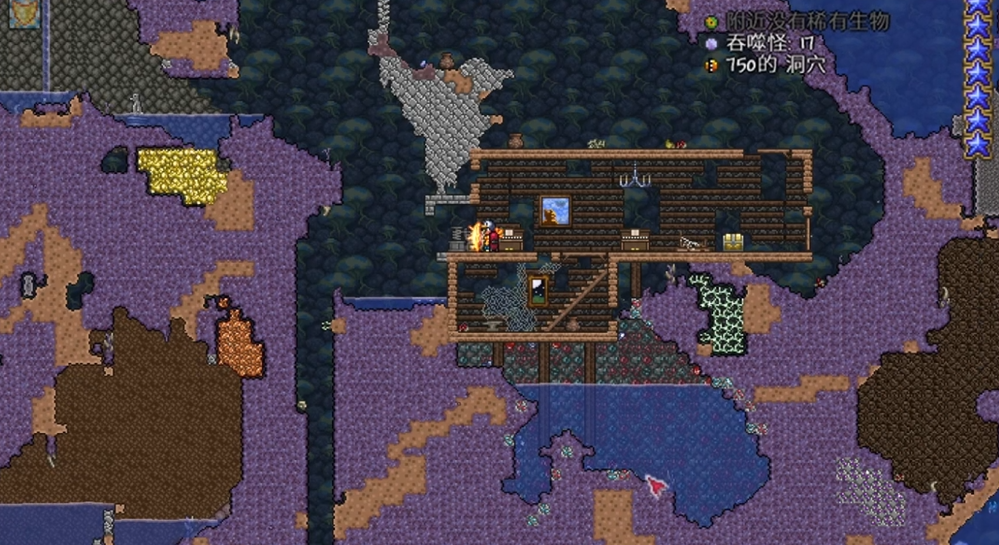
Task: Select the Lifeform Analyzer info icon
Action: point(712,21)
